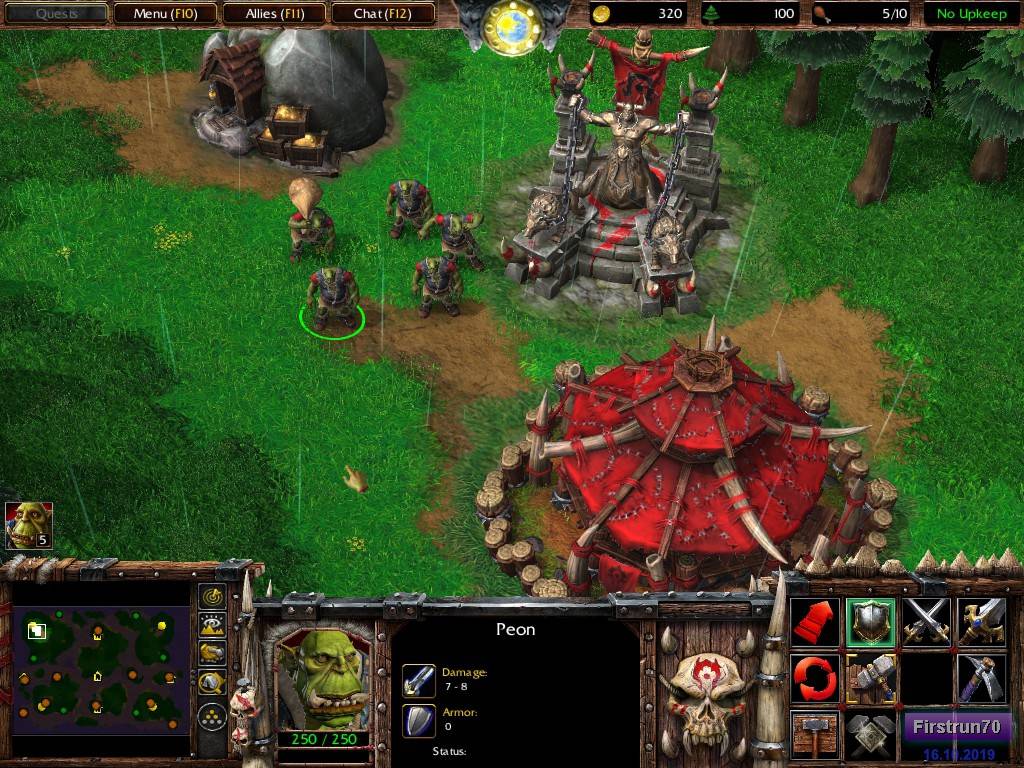Select the green-highlighted shield command
The image size is (1024, 768).
[x=870, y=622]
